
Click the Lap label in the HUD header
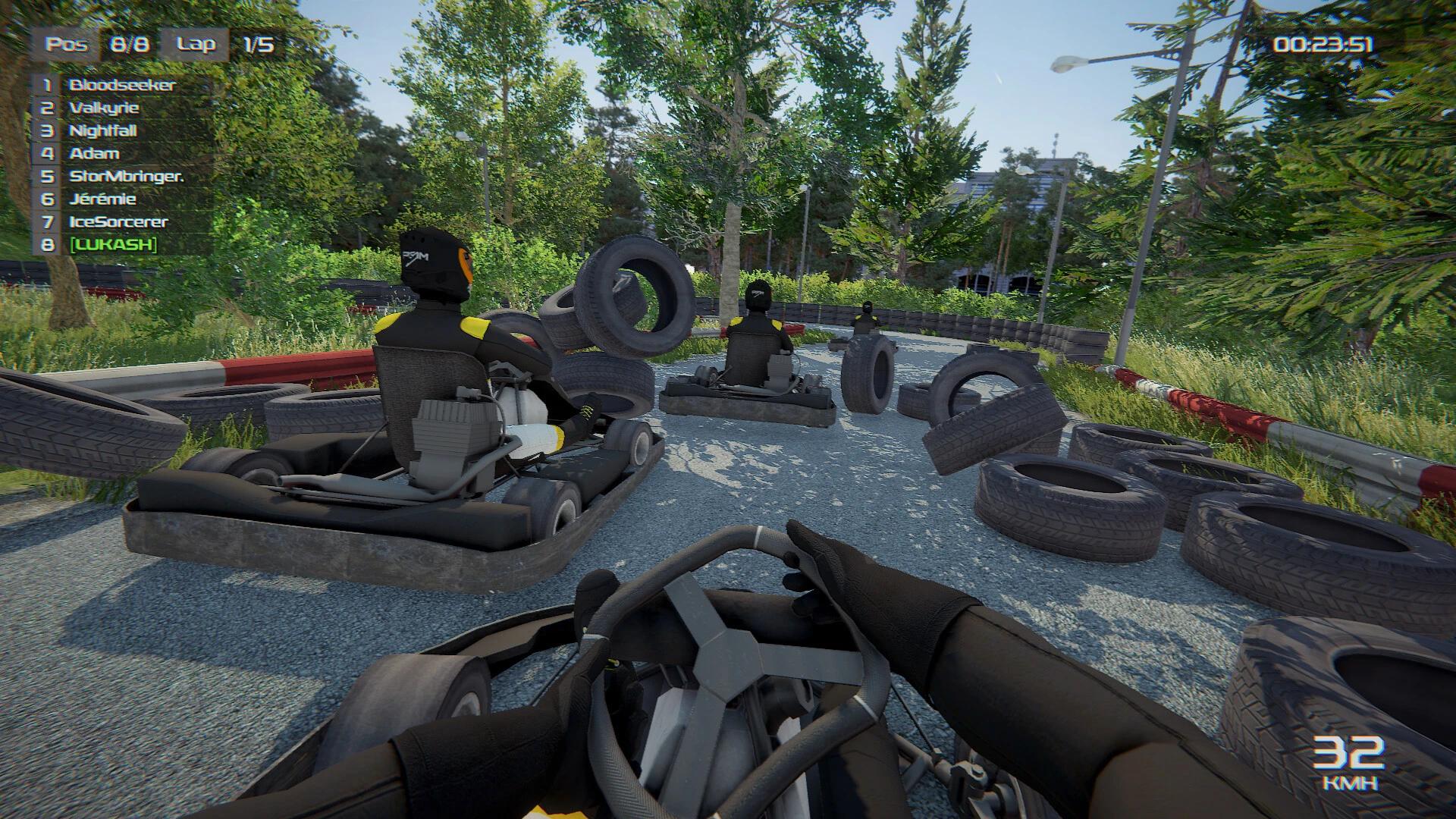(196, 43)
